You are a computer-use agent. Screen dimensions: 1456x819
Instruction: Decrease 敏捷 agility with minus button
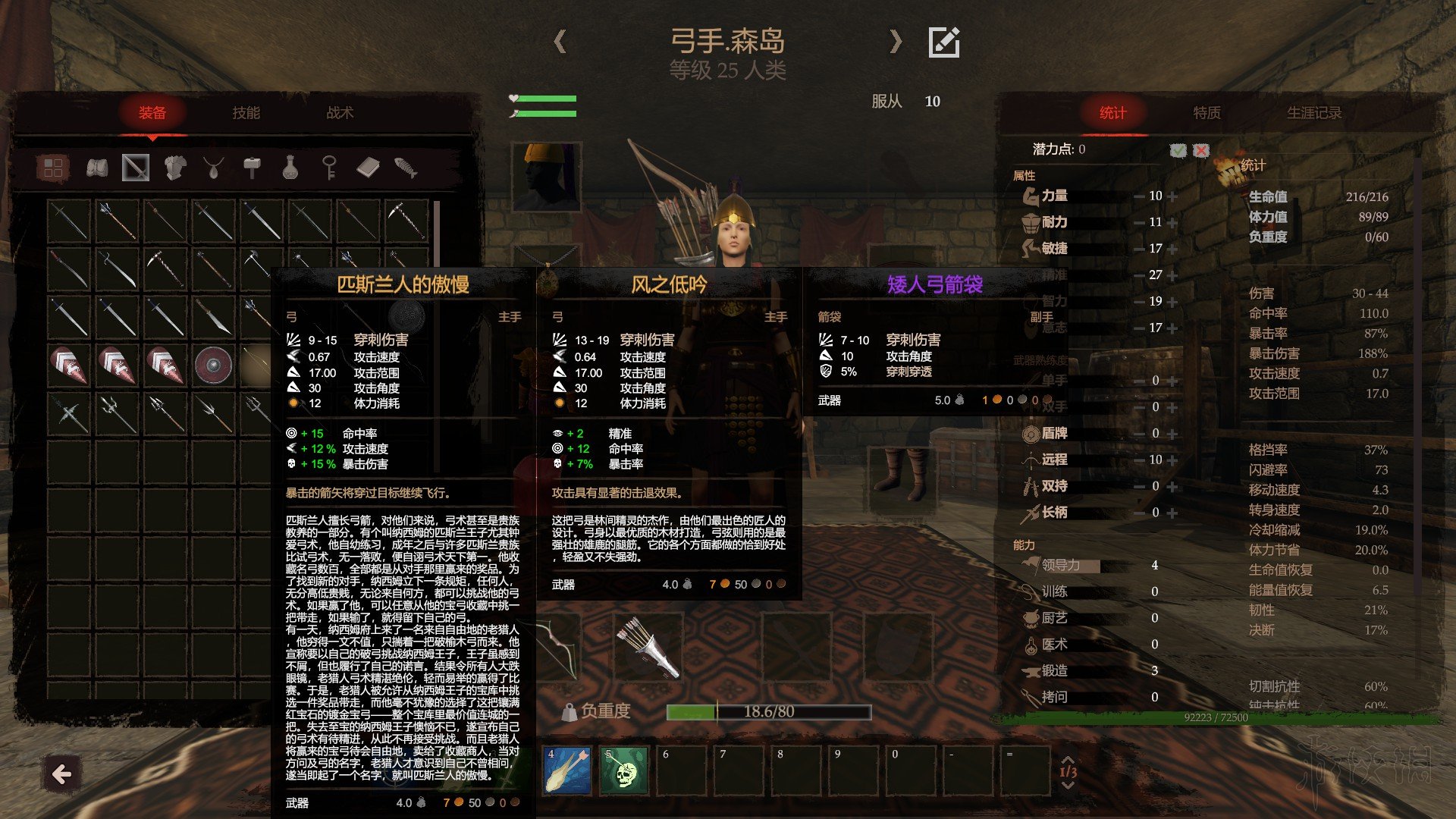tap(1139, 249)
